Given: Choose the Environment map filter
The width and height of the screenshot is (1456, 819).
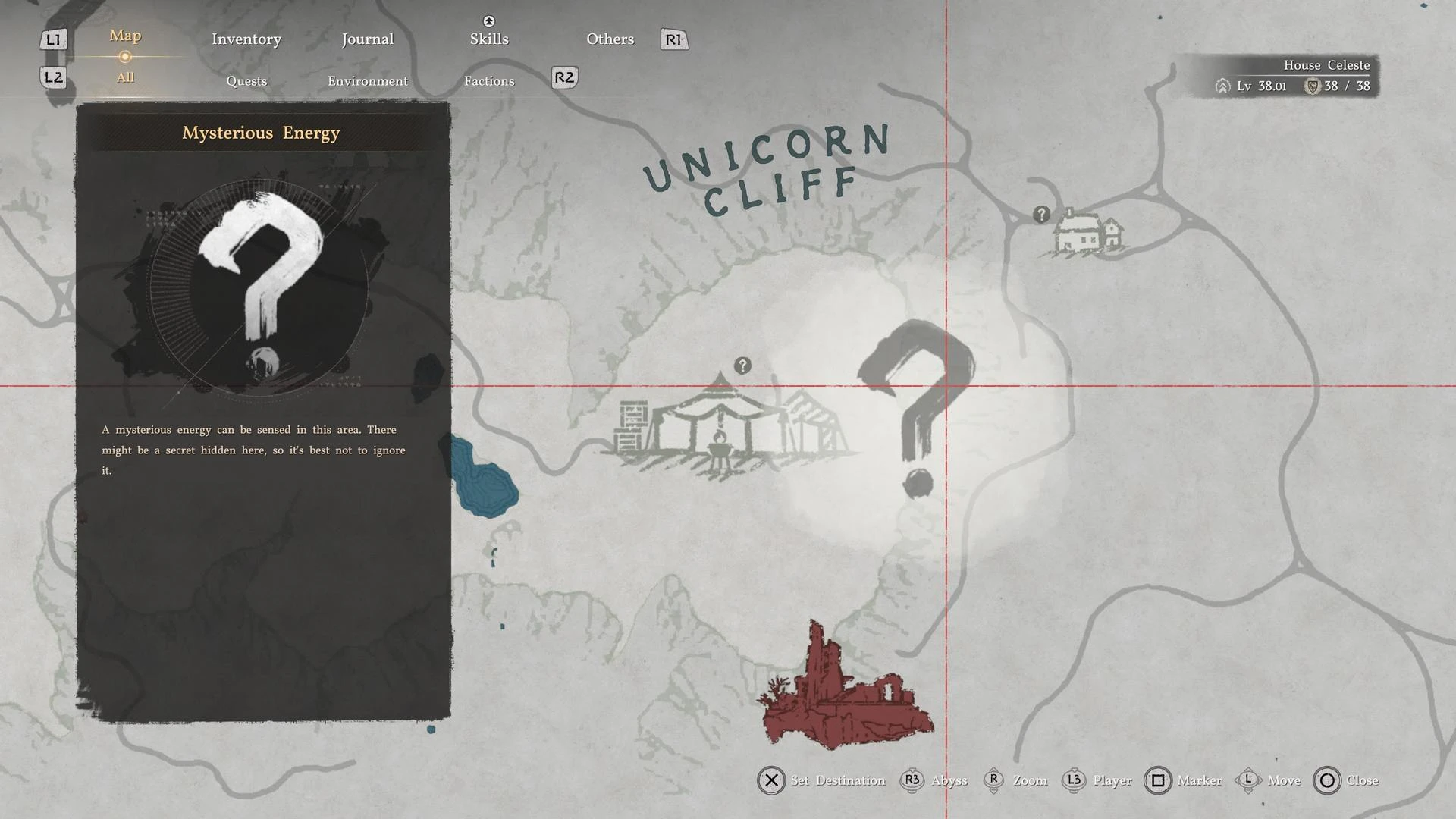Looking at the screenshot, I should 368,81.
